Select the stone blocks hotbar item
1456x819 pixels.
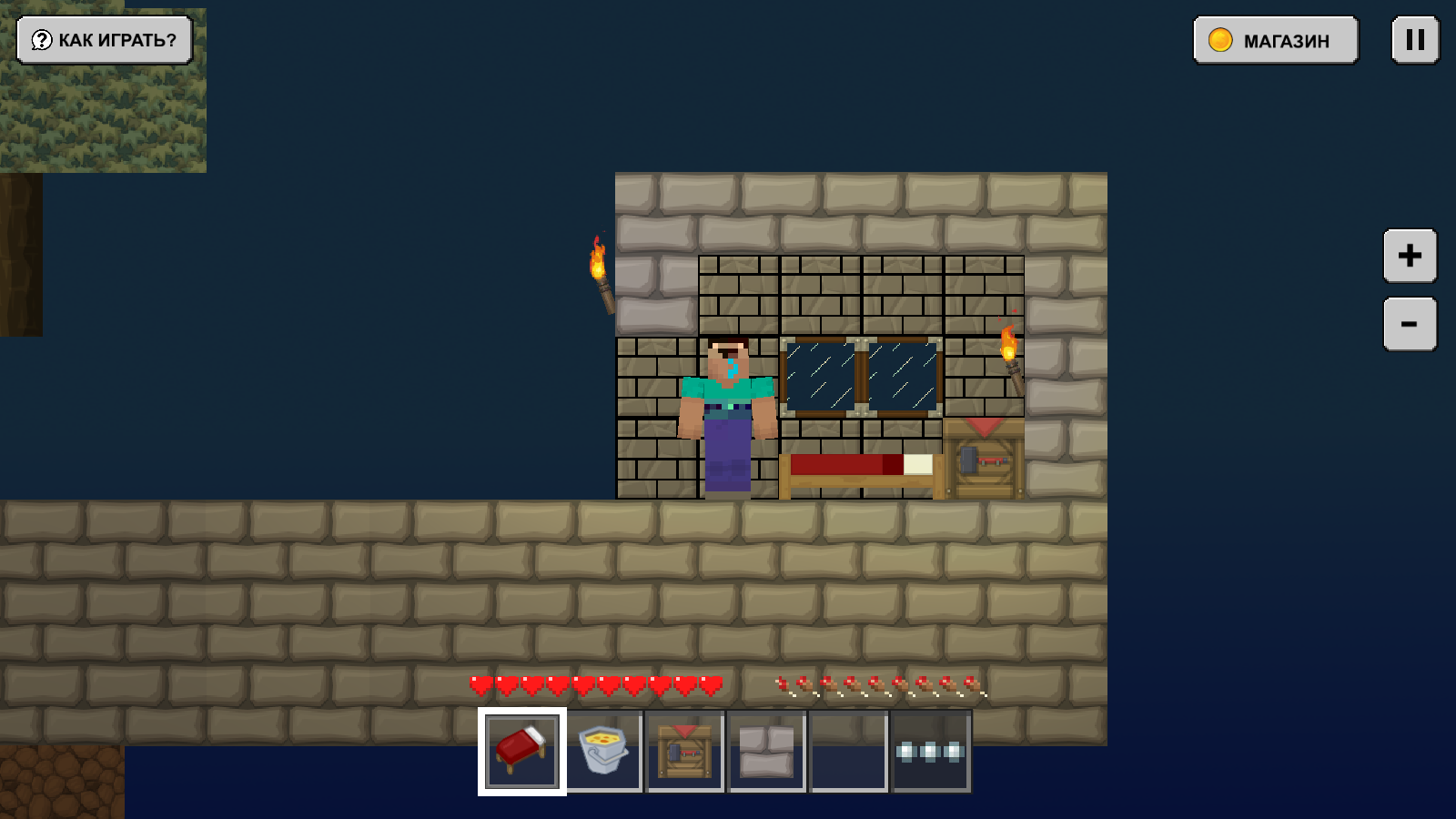(766, 751)
